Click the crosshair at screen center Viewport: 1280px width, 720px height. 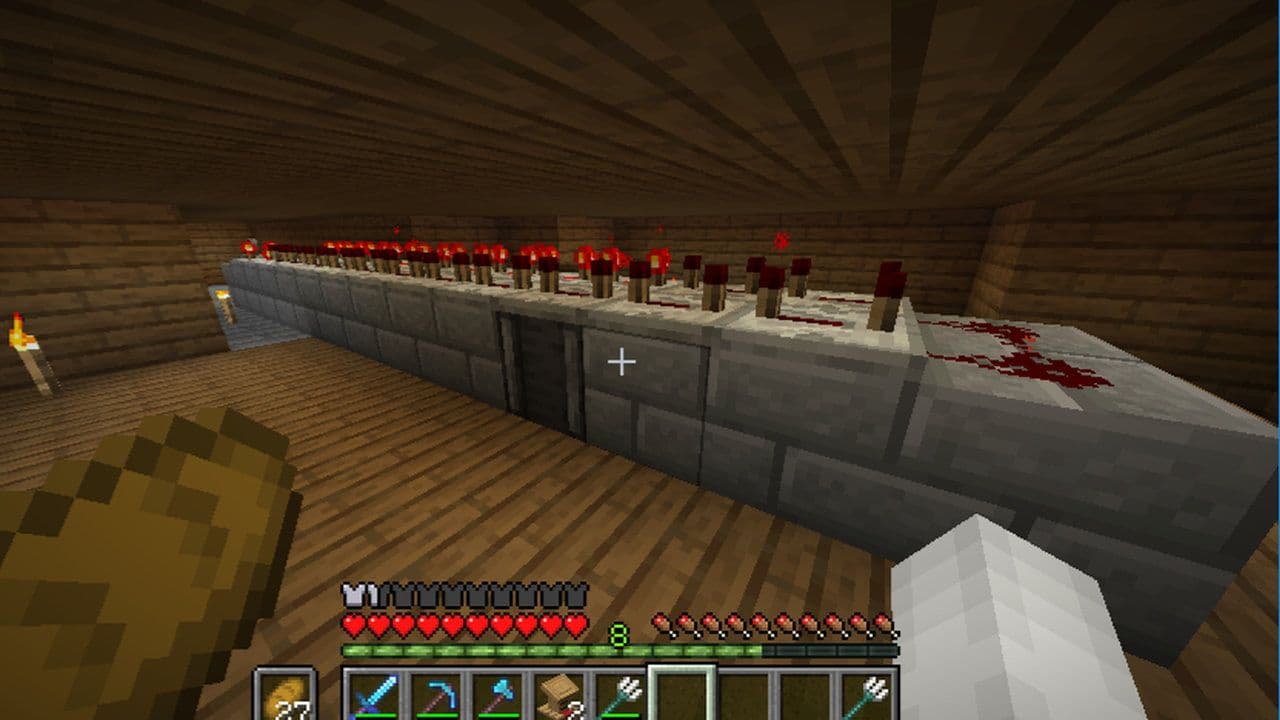[622, 360]
